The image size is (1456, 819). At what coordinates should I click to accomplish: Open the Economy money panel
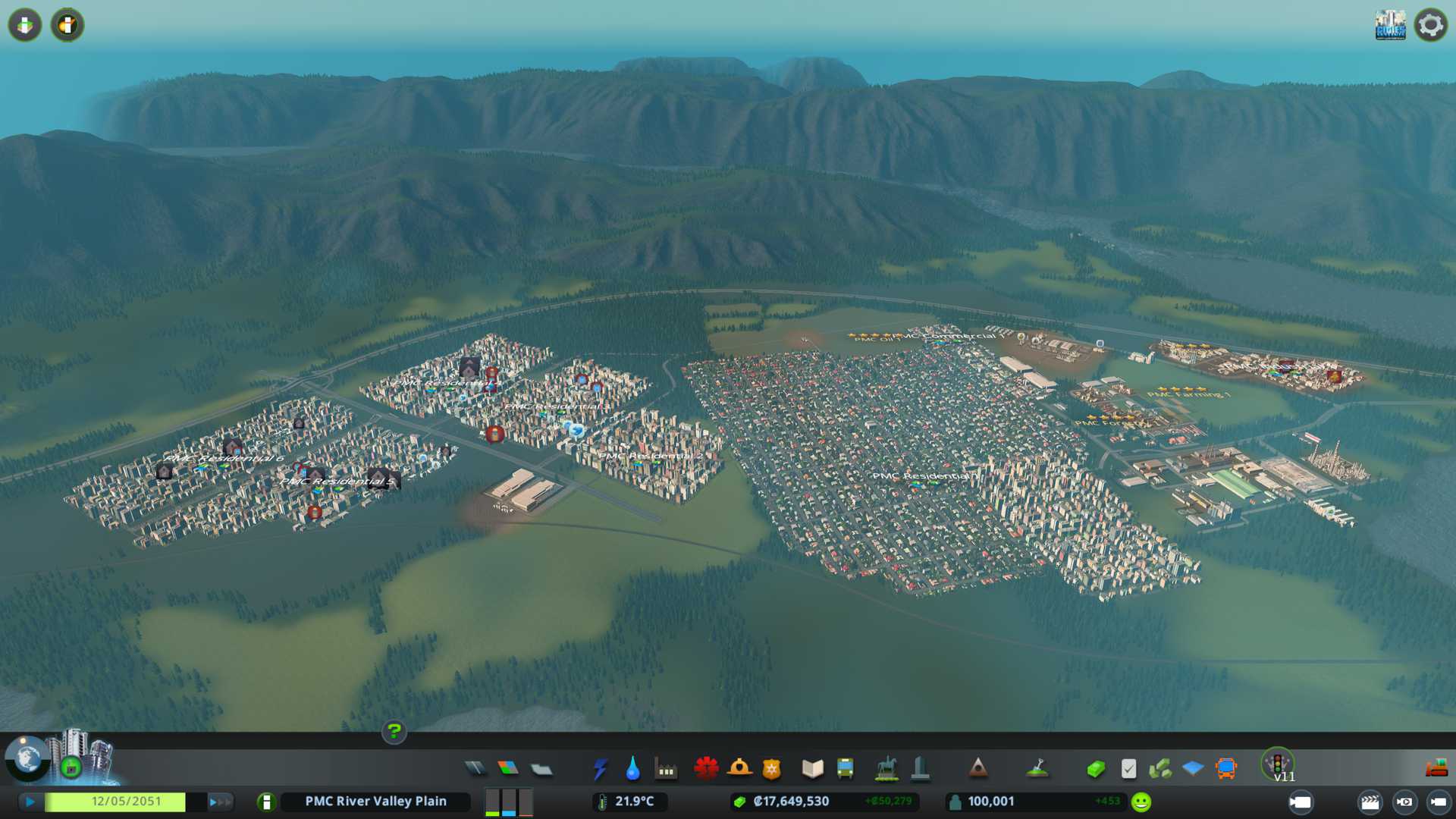click(x=1095, y=769)
